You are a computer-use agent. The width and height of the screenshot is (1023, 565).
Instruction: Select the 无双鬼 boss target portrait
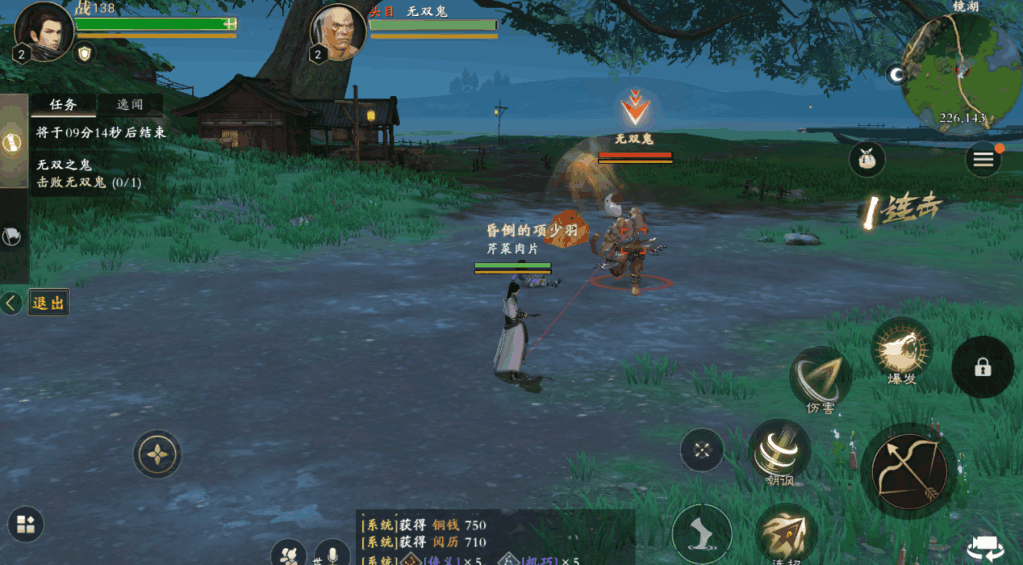click(338, 31)
